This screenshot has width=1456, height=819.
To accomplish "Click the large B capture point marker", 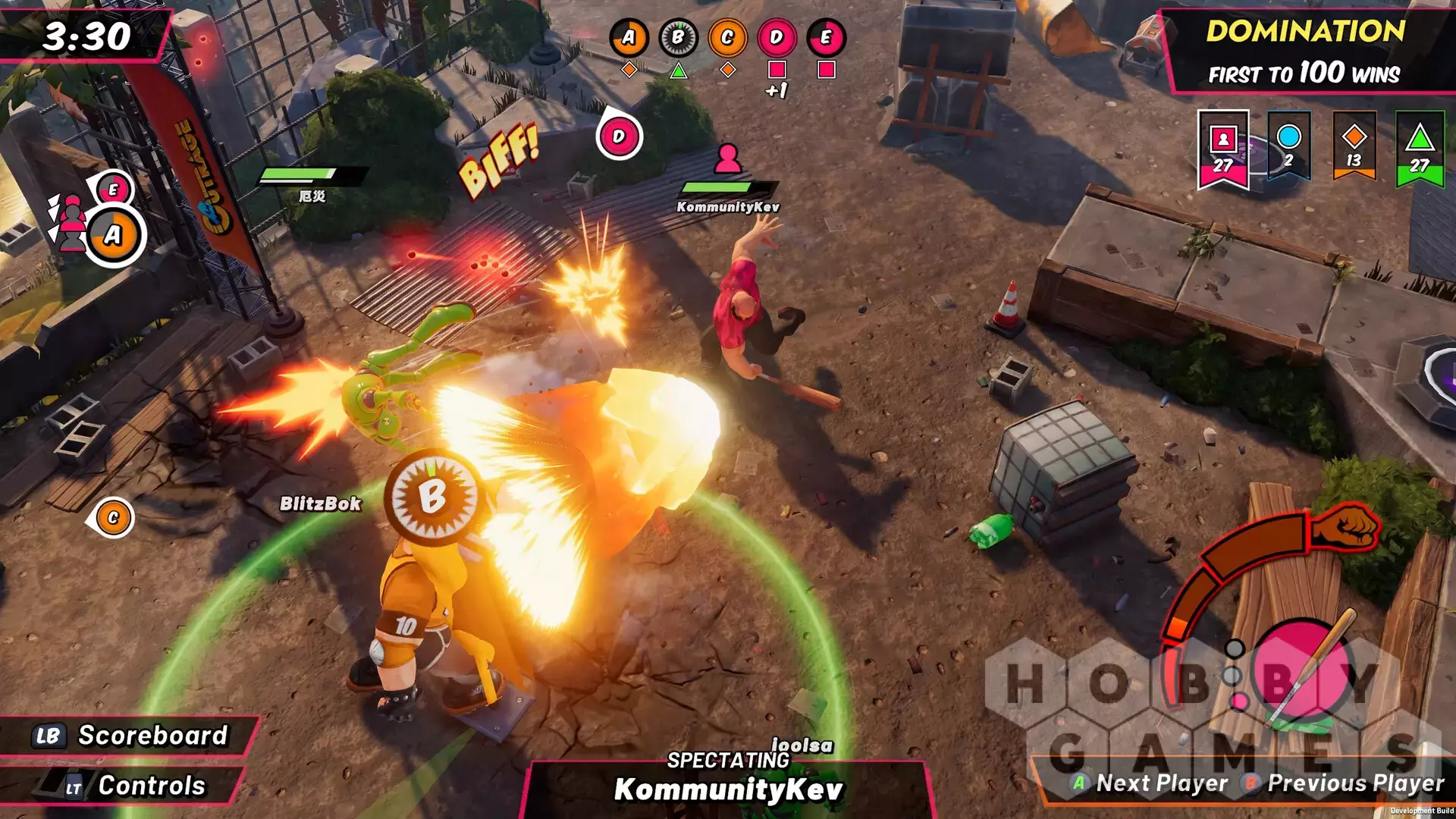I will click(432, 497).
